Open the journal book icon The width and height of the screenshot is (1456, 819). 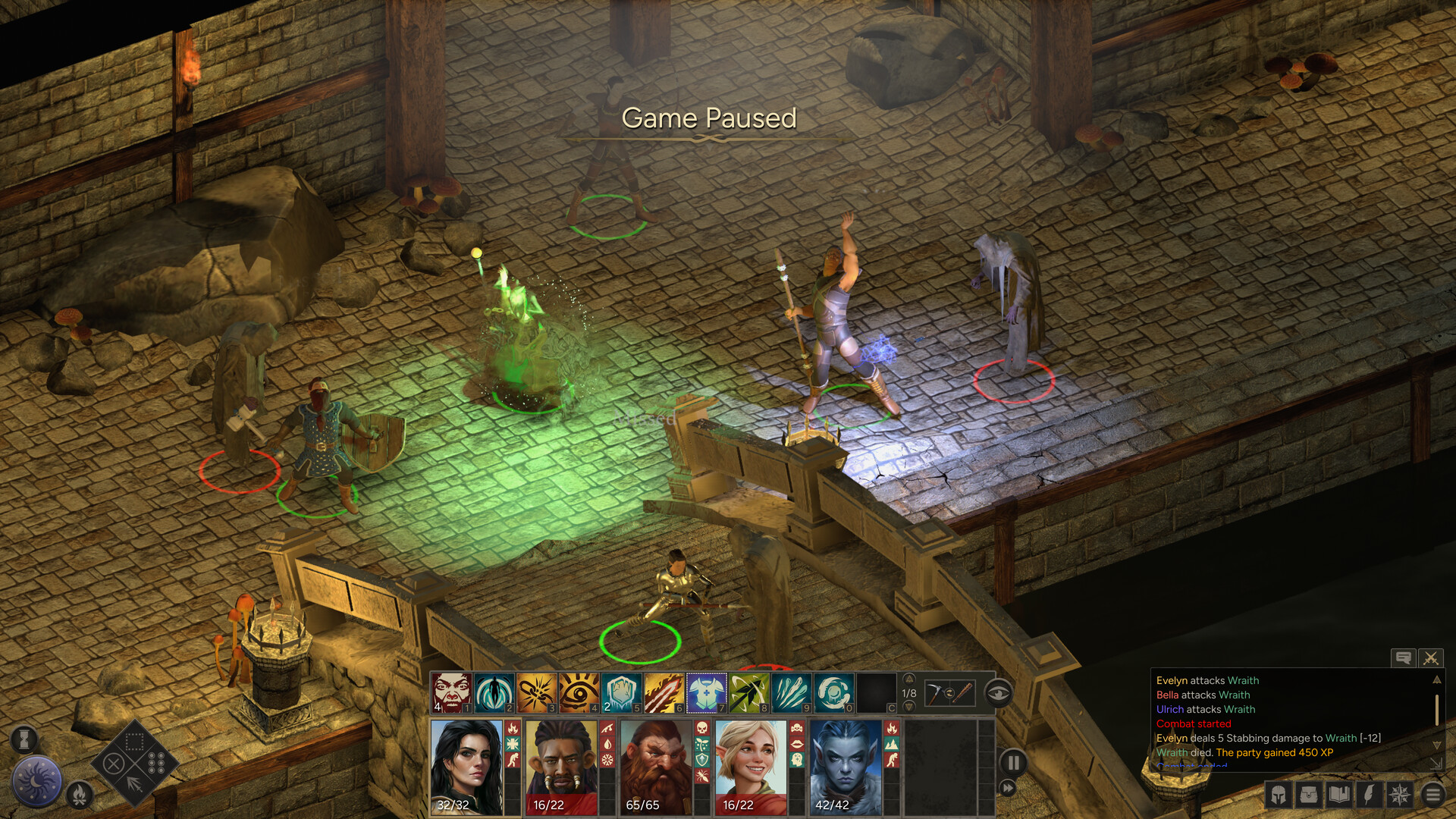[1338, 794]
